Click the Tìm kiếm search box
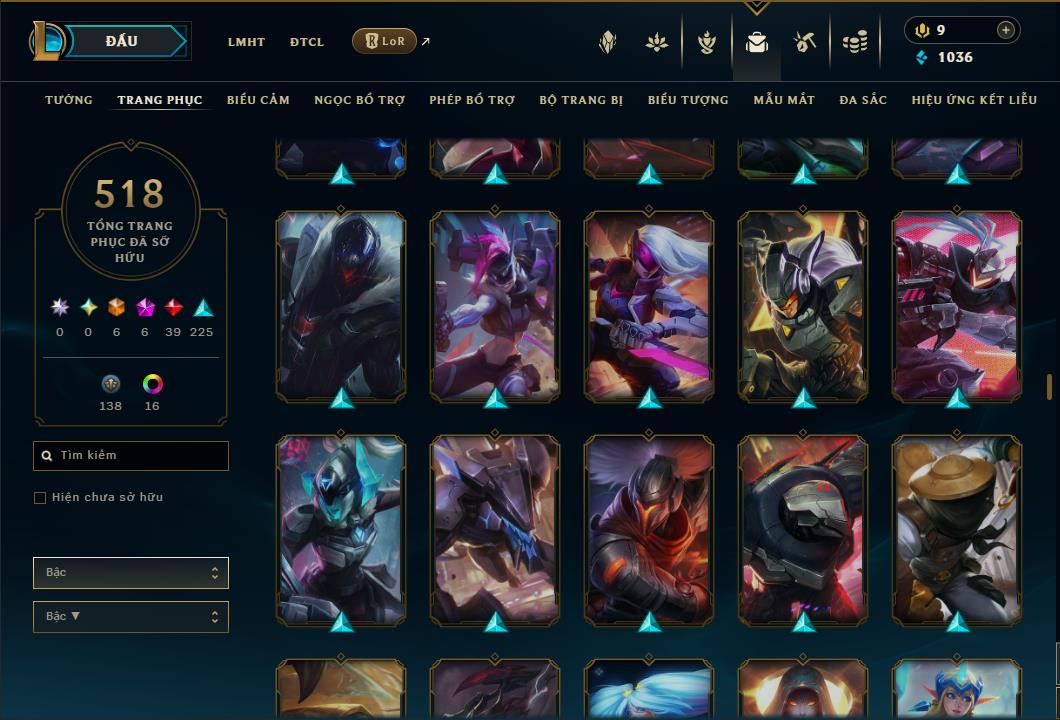Viewport: 1060px width, 720px height. click(x=131, y=456)
